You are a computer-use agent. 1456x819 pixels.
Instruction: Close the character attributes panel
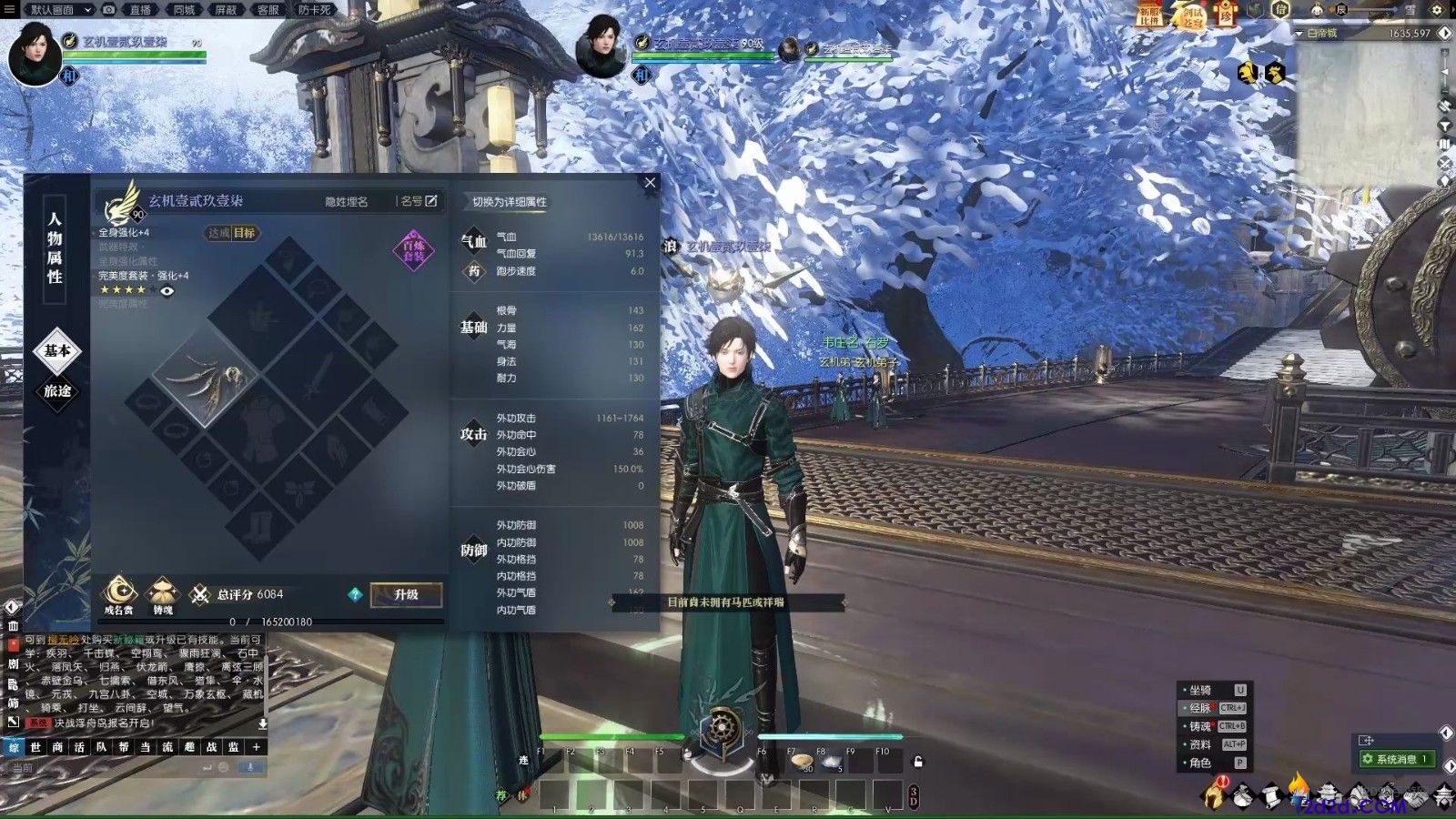(x=650, y=183)
